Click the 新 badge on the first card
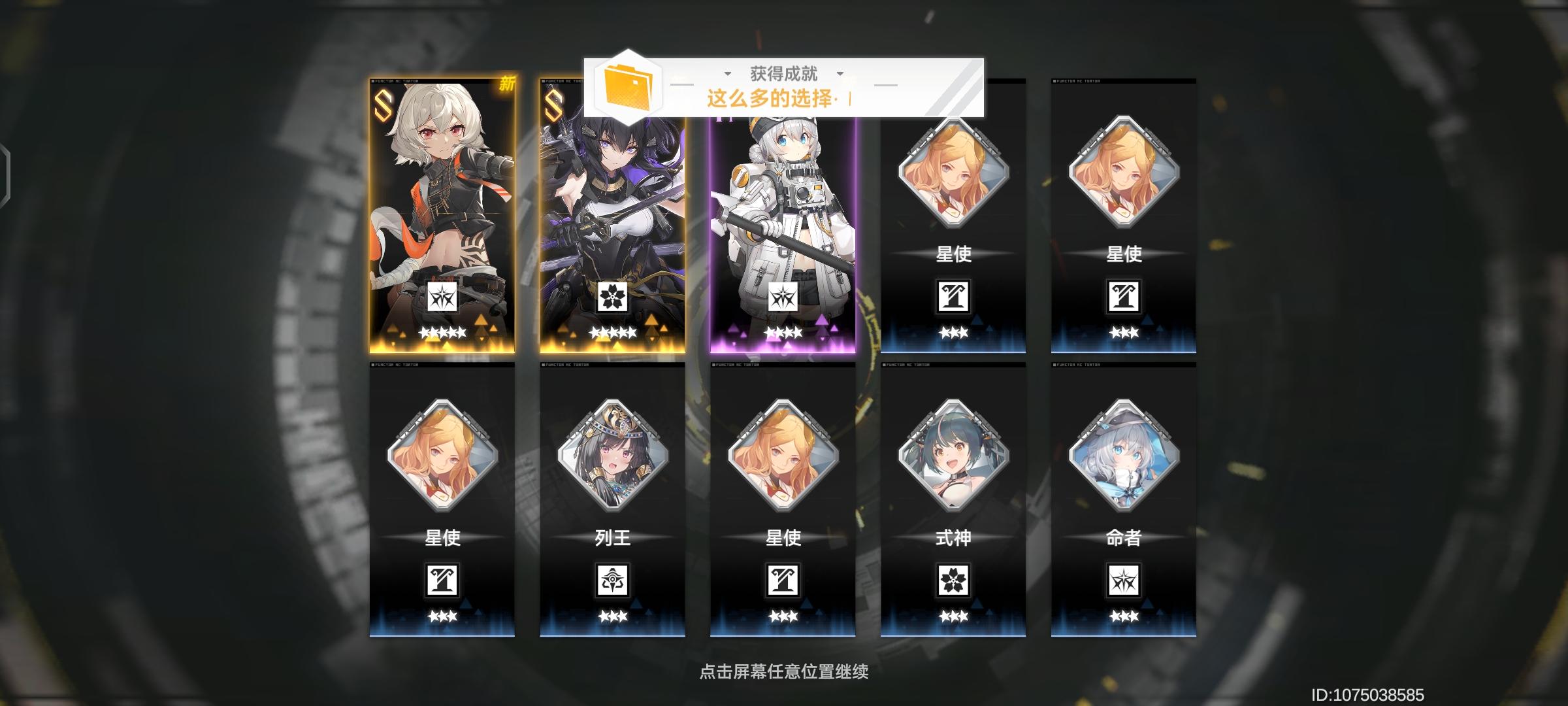Screen dimensions: 1568x706 (x=508, y=84)
